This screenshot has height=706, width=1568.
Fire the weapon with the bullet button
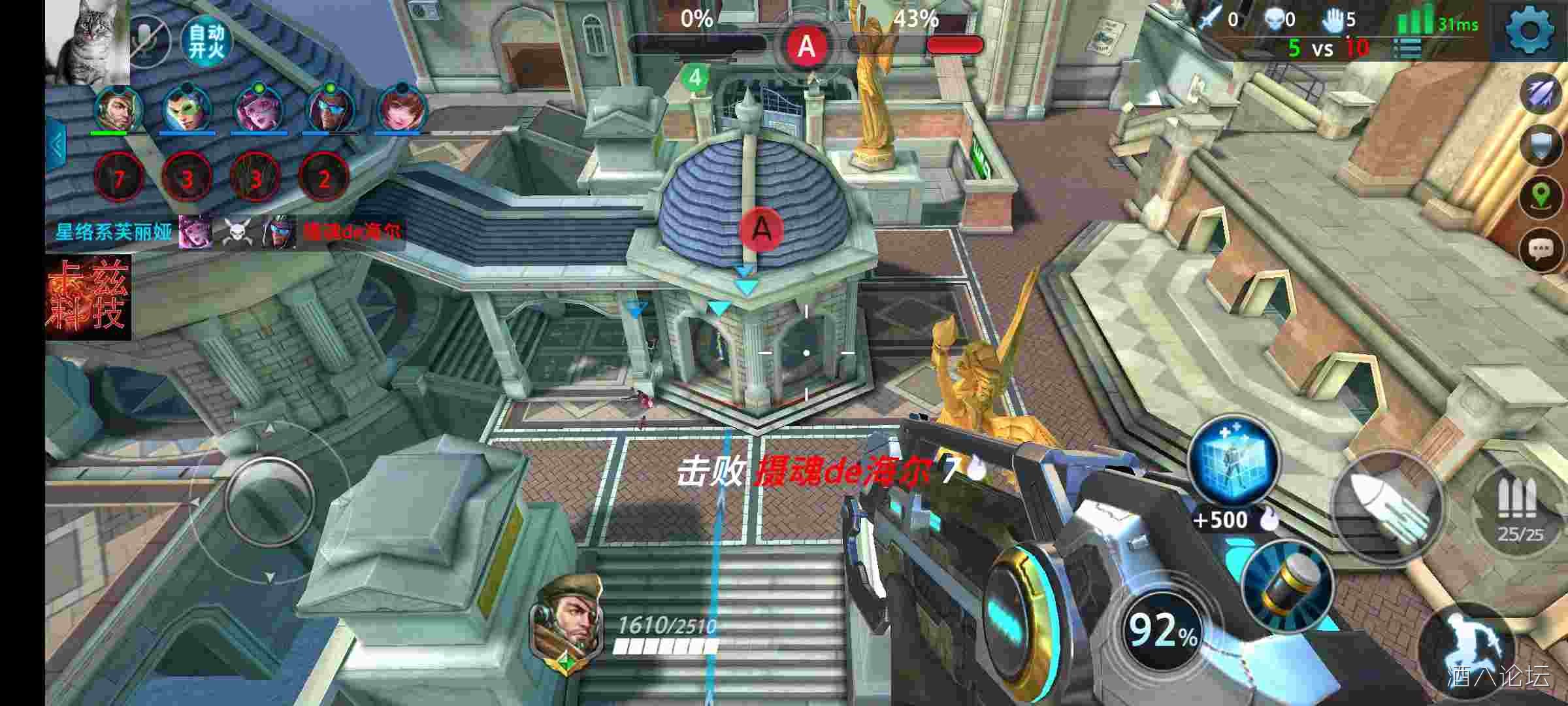(1386, 505)
